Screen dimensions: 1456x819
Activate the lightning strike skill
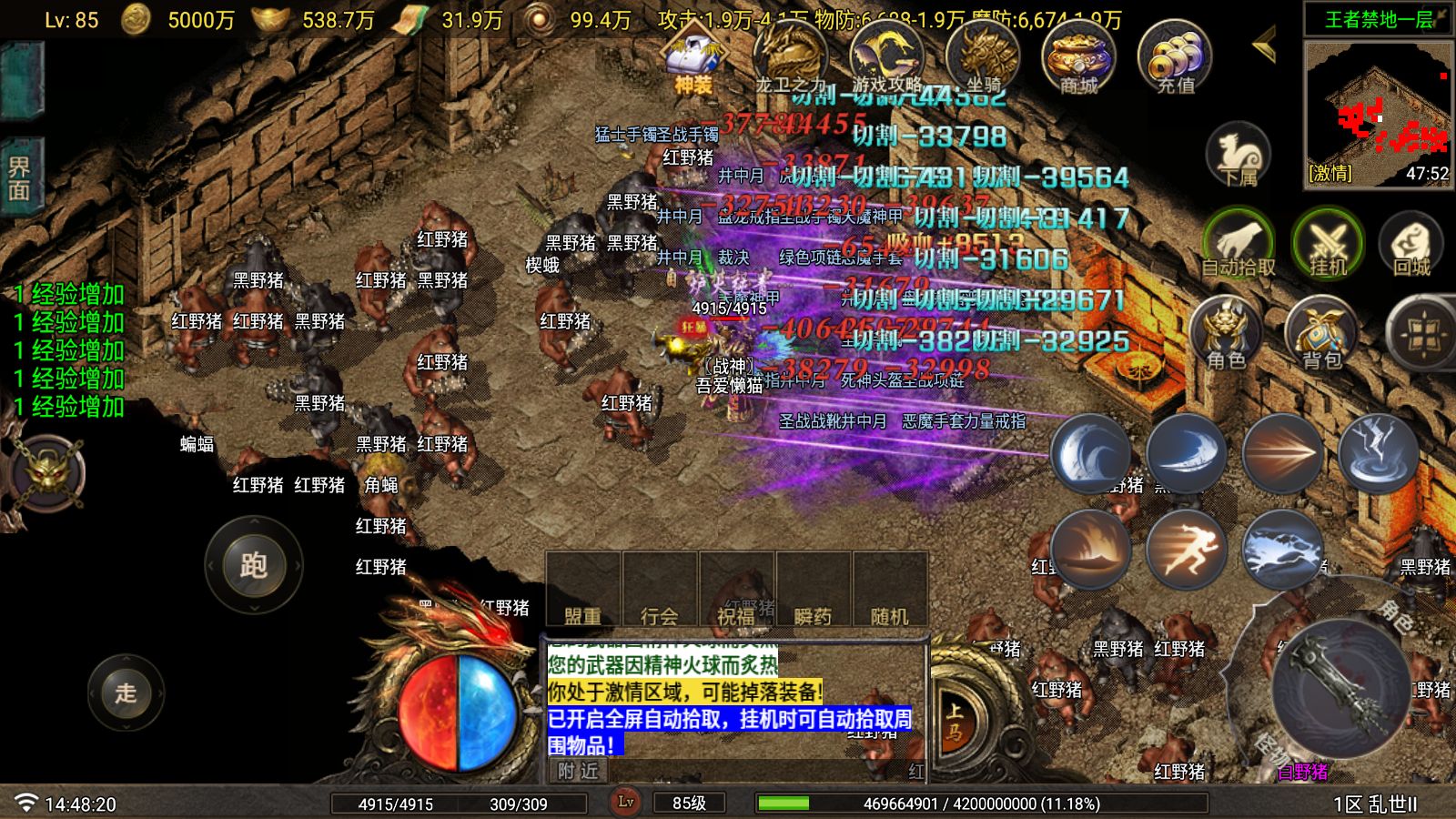pyautogui.click(x=1378, y=452)
